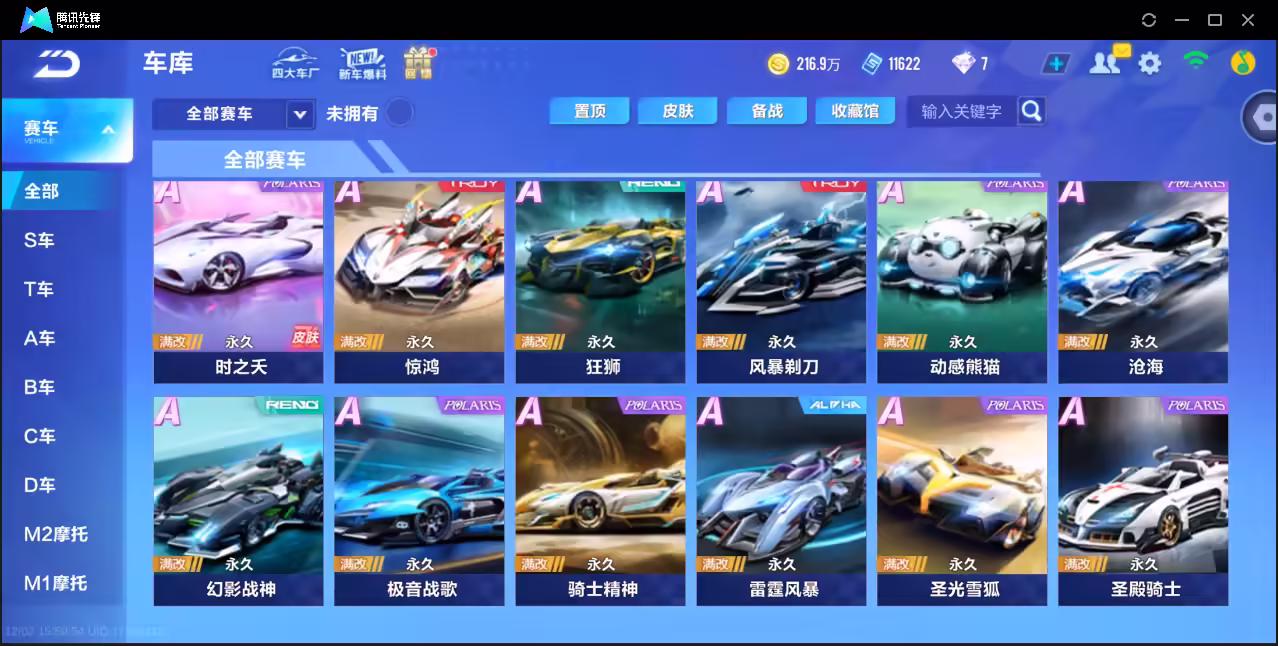The height and width of the screenshot is (646, 1278).
Task: Switch to the S车 category tab
Action: (40, 240)
